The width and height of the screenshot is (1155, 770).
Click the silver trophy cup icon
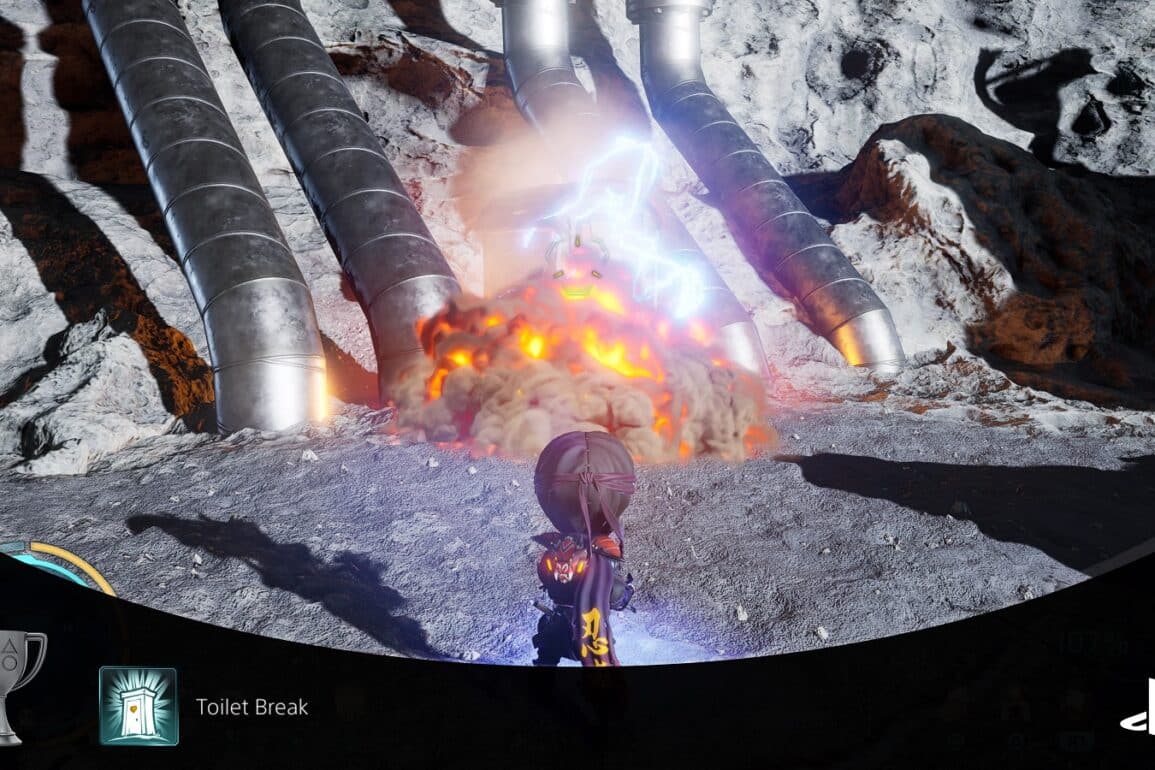[18, 684]
